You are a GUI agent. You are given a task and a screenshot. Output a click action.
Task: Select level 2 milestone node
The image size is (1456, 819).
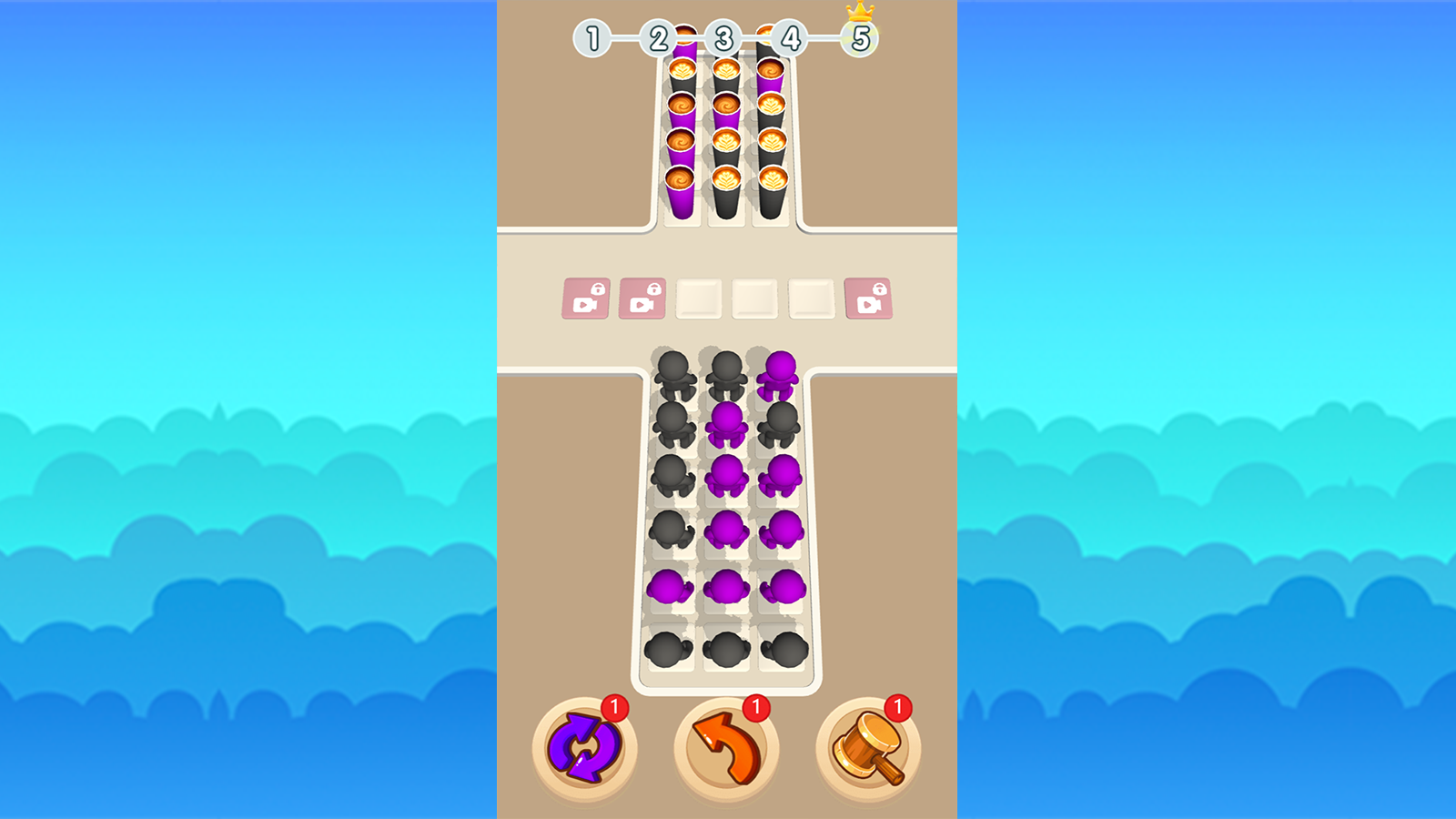pos(659,37)
